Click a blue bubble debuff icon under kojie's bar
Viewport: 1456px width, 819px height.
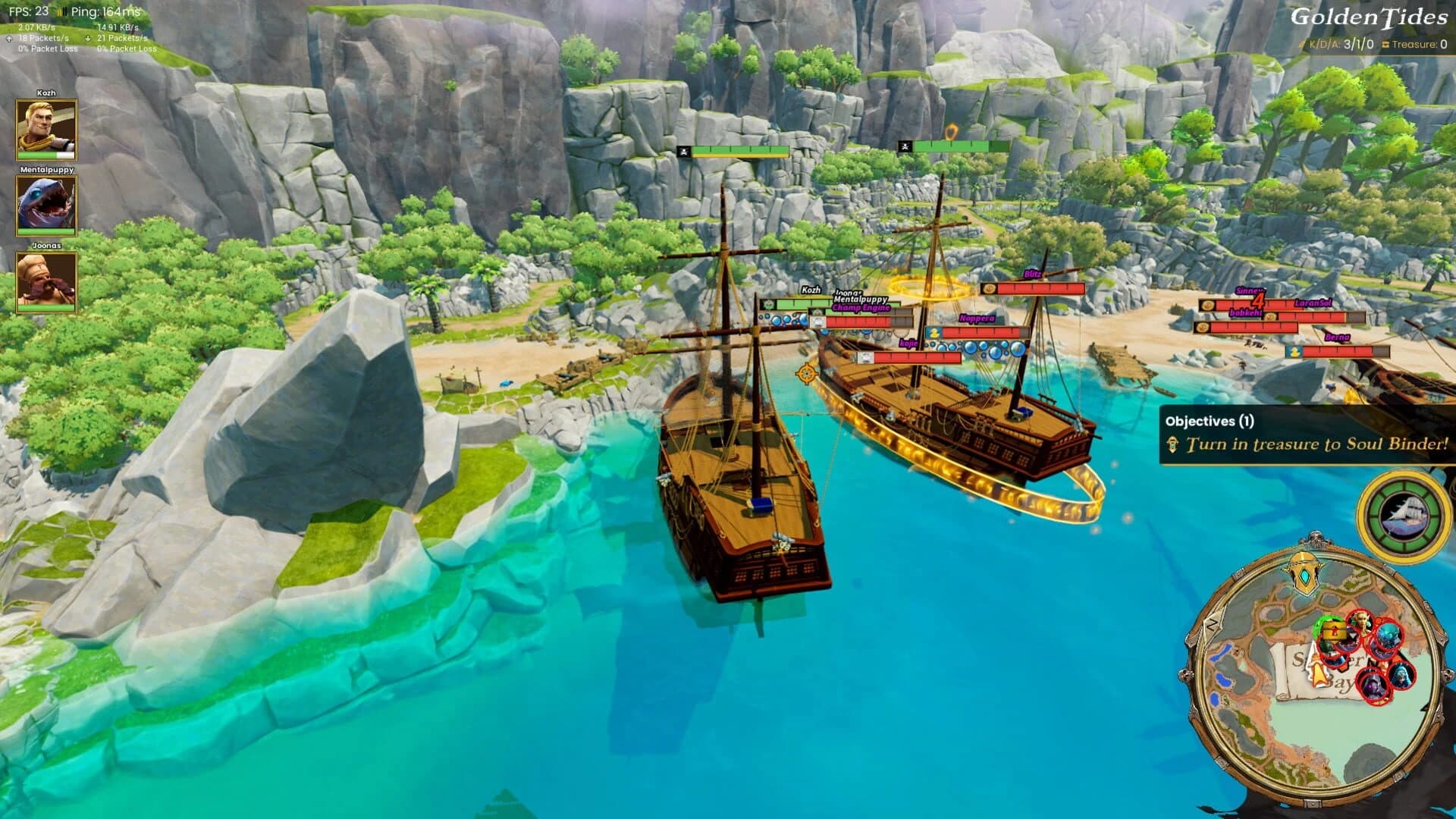pyautogui.click(x=971, y=347)
